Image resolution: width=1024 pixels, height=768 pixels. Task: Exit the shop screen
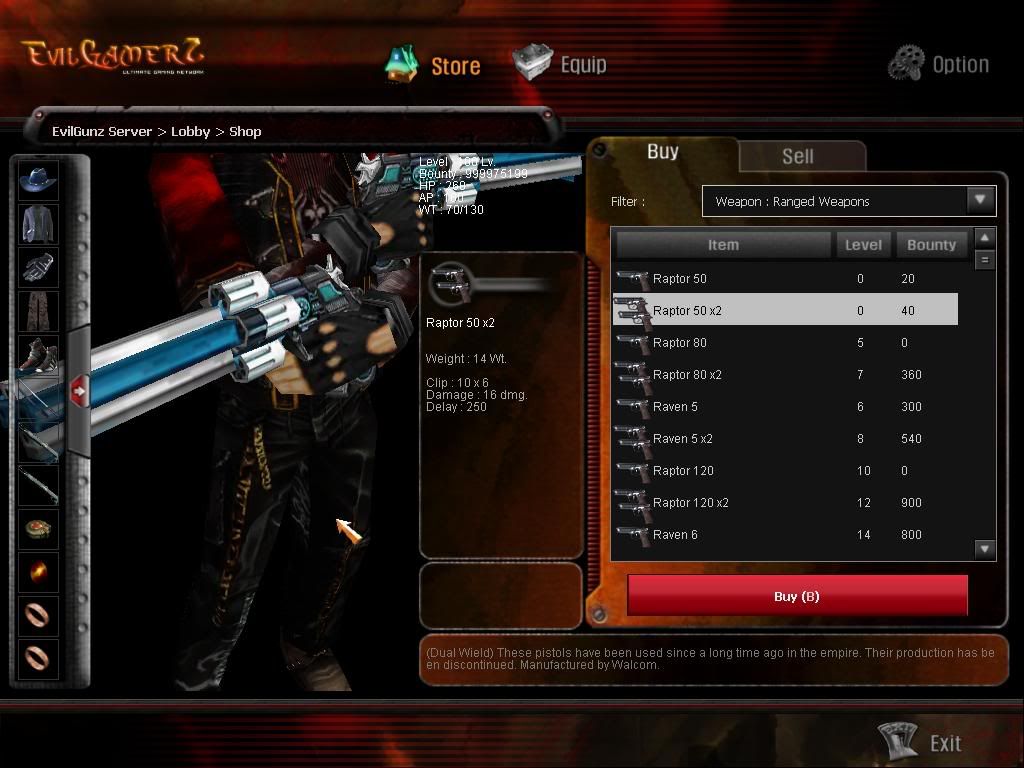pos(921,742)
